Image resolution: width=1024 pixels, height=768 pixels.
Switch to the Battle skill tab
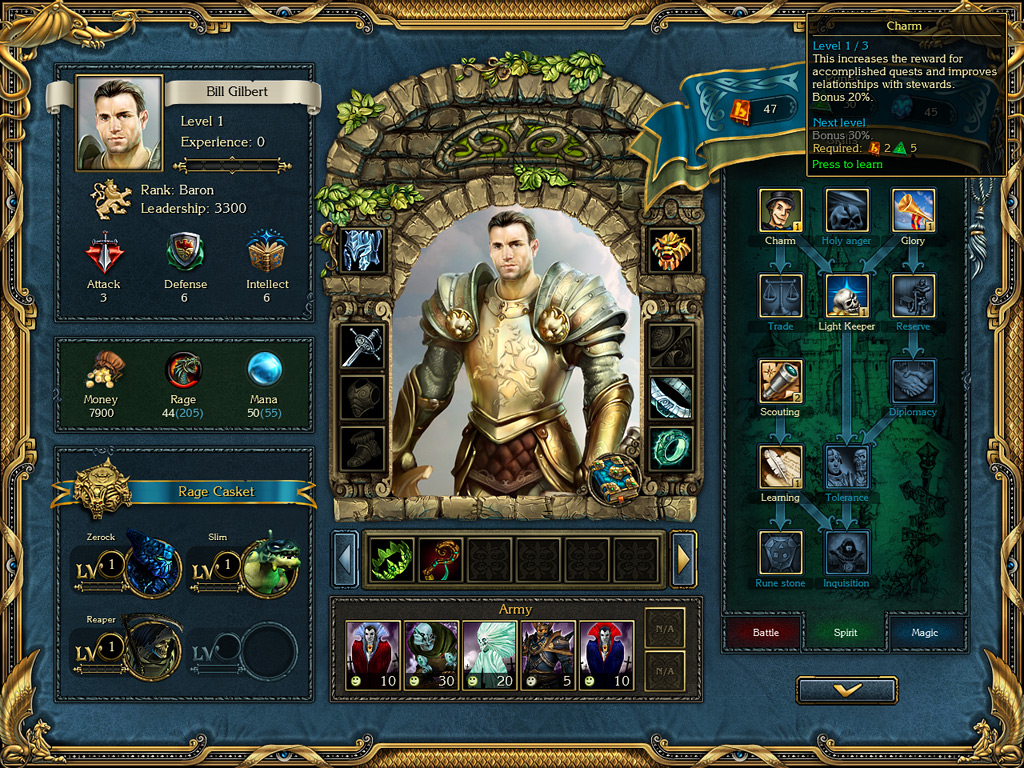click(x=765, y=632)
